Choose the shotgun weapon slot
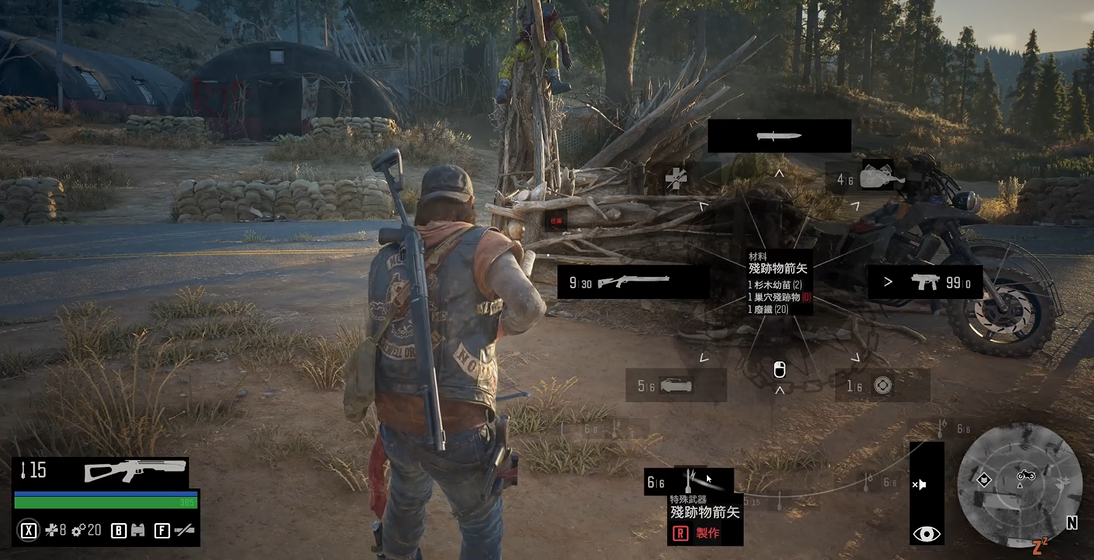Screen dimensions: 1094x560 point(633,282)
